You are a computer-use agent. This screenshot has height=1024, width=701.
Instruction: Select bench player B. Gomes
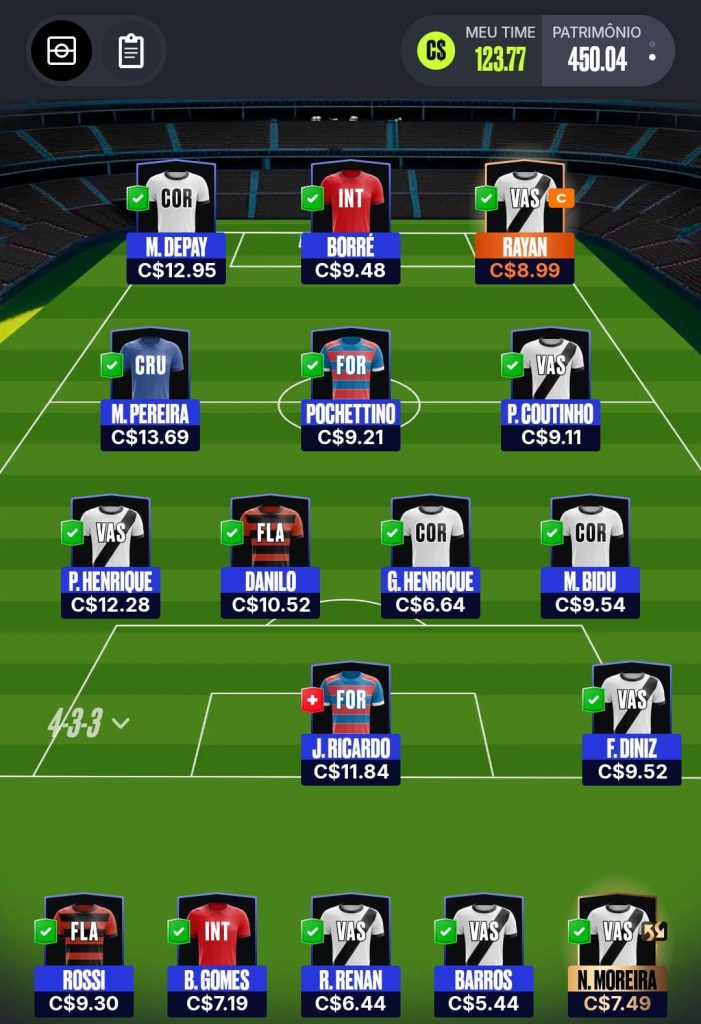(x=217, y=954)
